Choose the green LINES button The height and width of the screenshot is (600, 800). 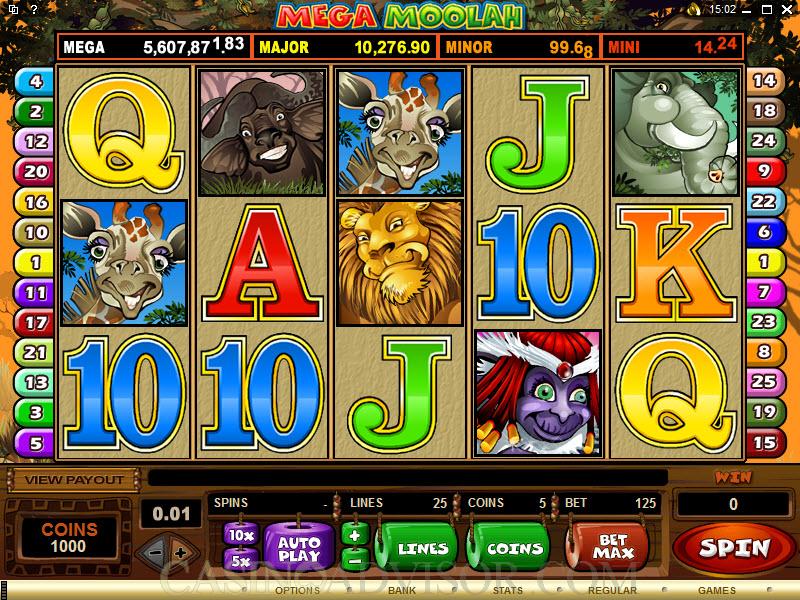422,548
